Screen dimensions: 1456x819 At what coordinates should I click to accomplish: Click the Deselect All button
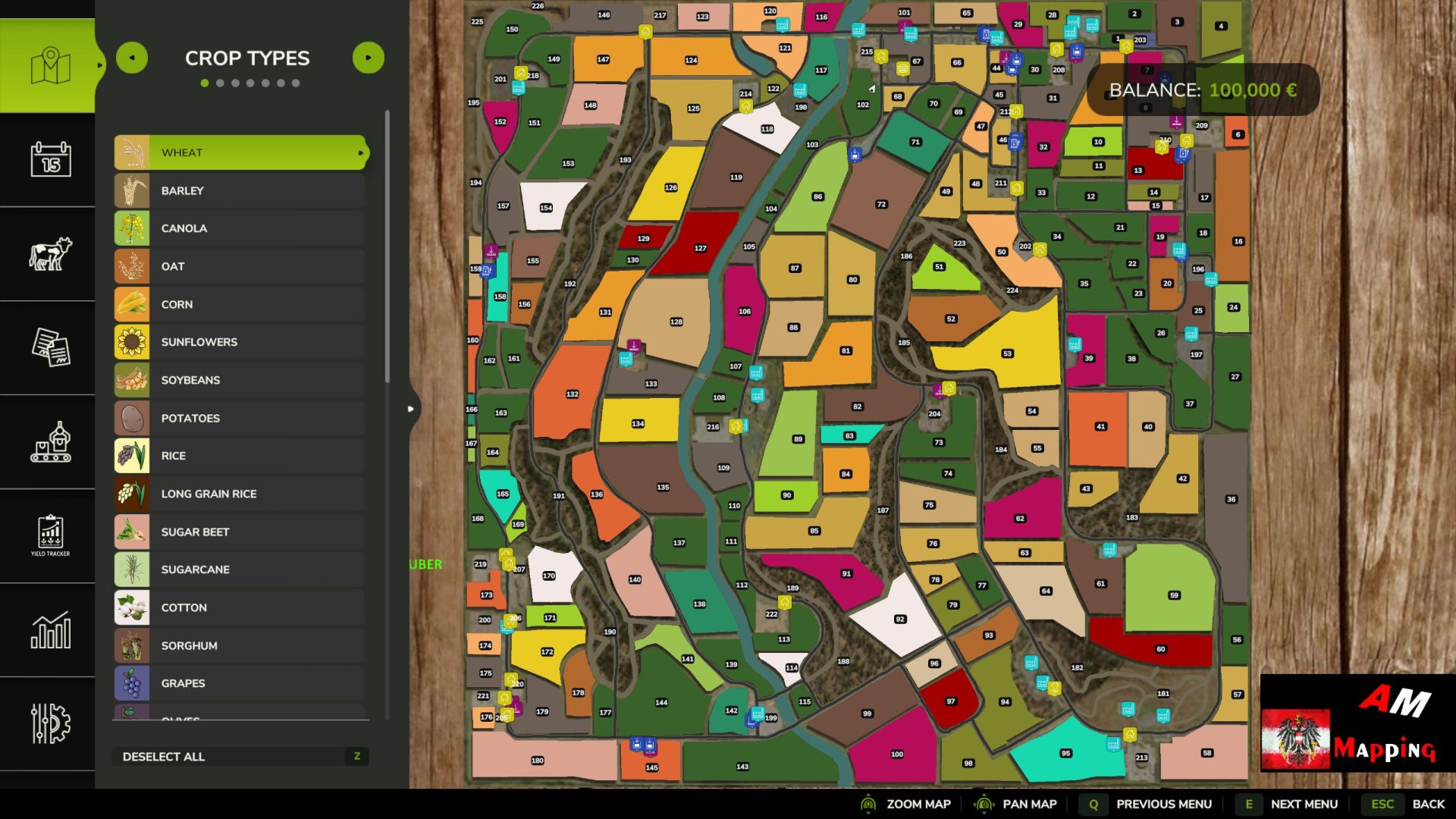tap(240, 756)
